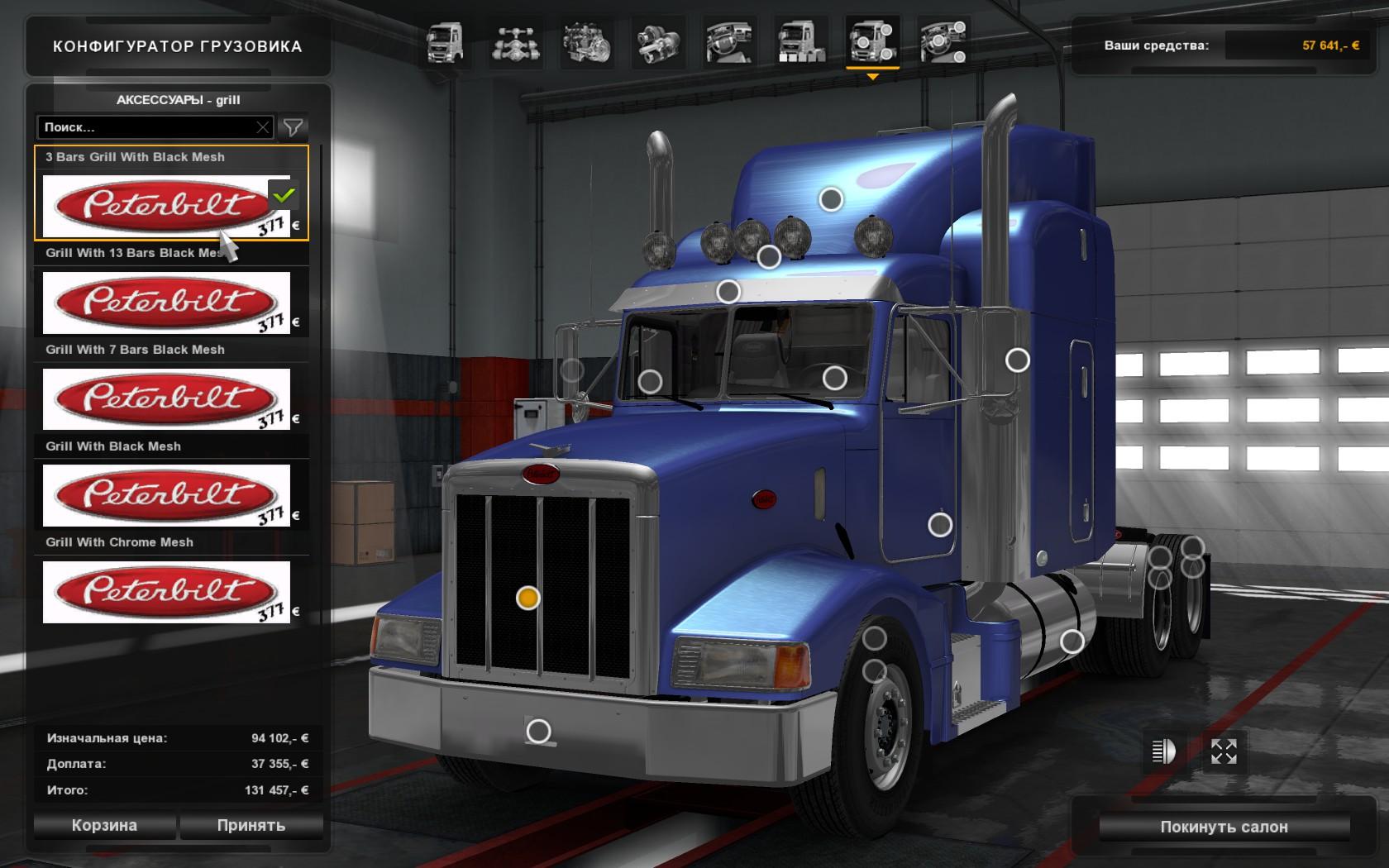Switch to the chassis tab
This screenshot has height=868, width=1389.
(517, 43)
